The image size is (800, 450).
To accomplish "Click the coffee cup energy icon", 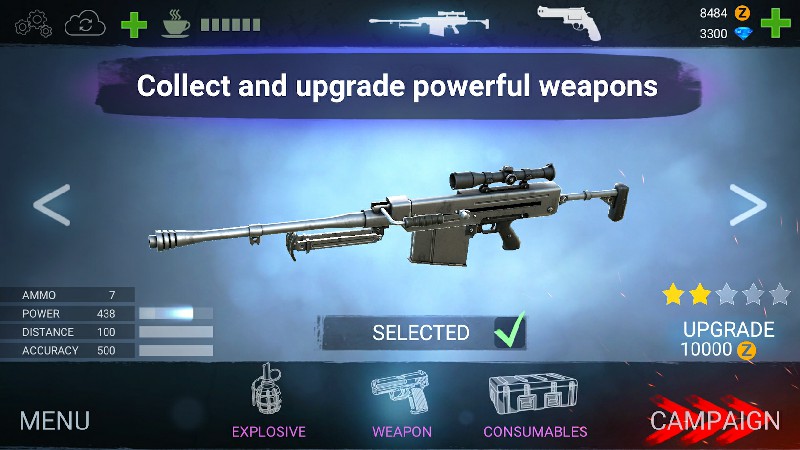I will [x=176, y=23].
